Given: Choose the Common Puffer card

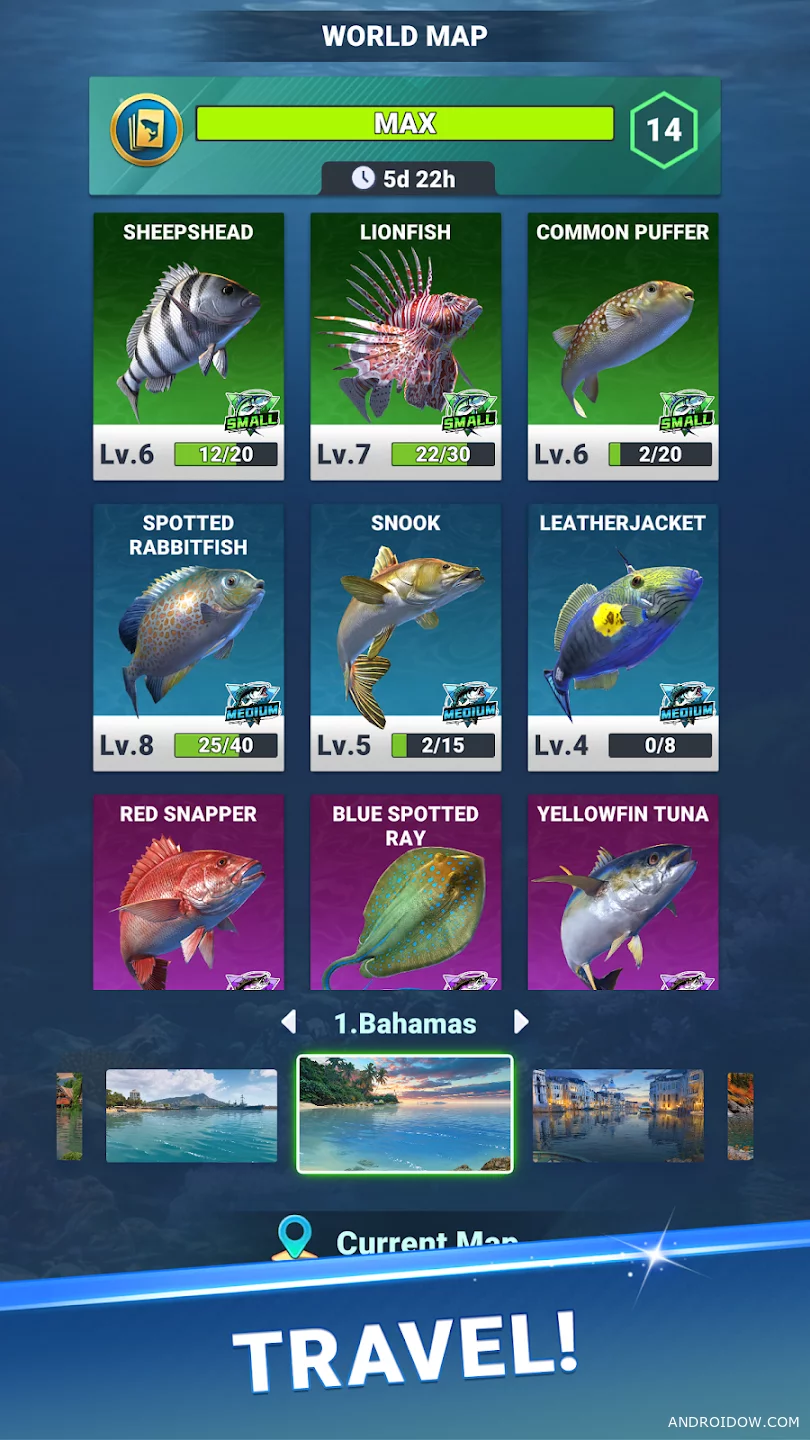Looking at the screenshot, I should [622, 346].
